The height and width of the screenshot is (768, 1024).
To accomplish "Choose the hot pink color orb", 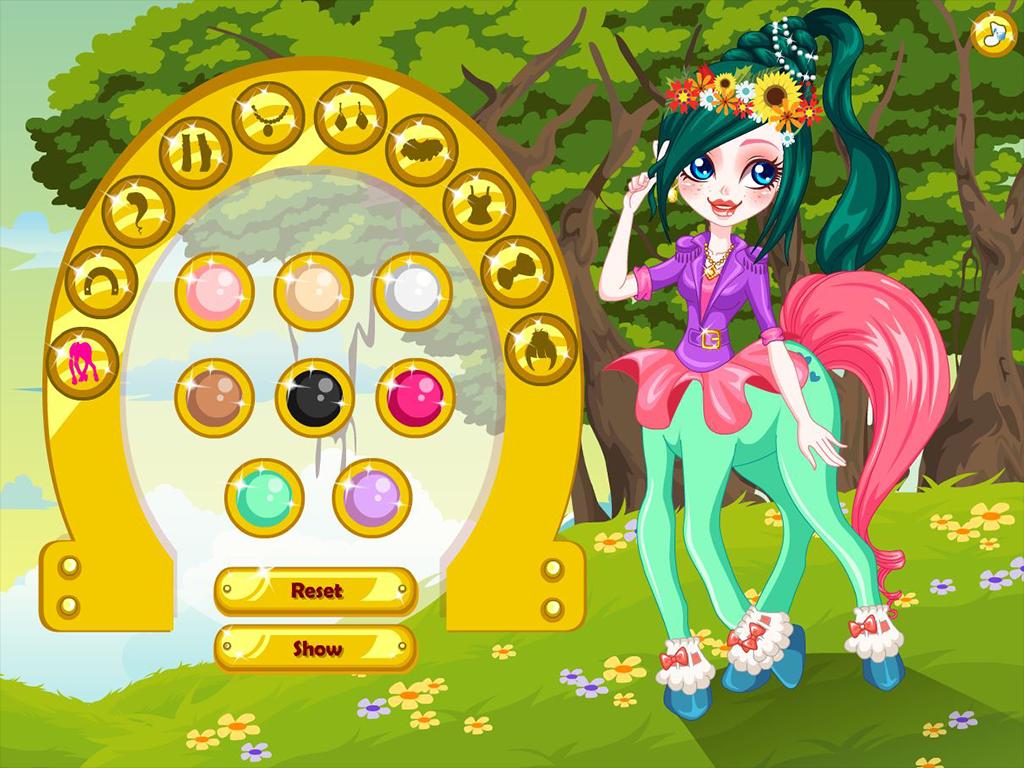I will [x=415, y=397].
